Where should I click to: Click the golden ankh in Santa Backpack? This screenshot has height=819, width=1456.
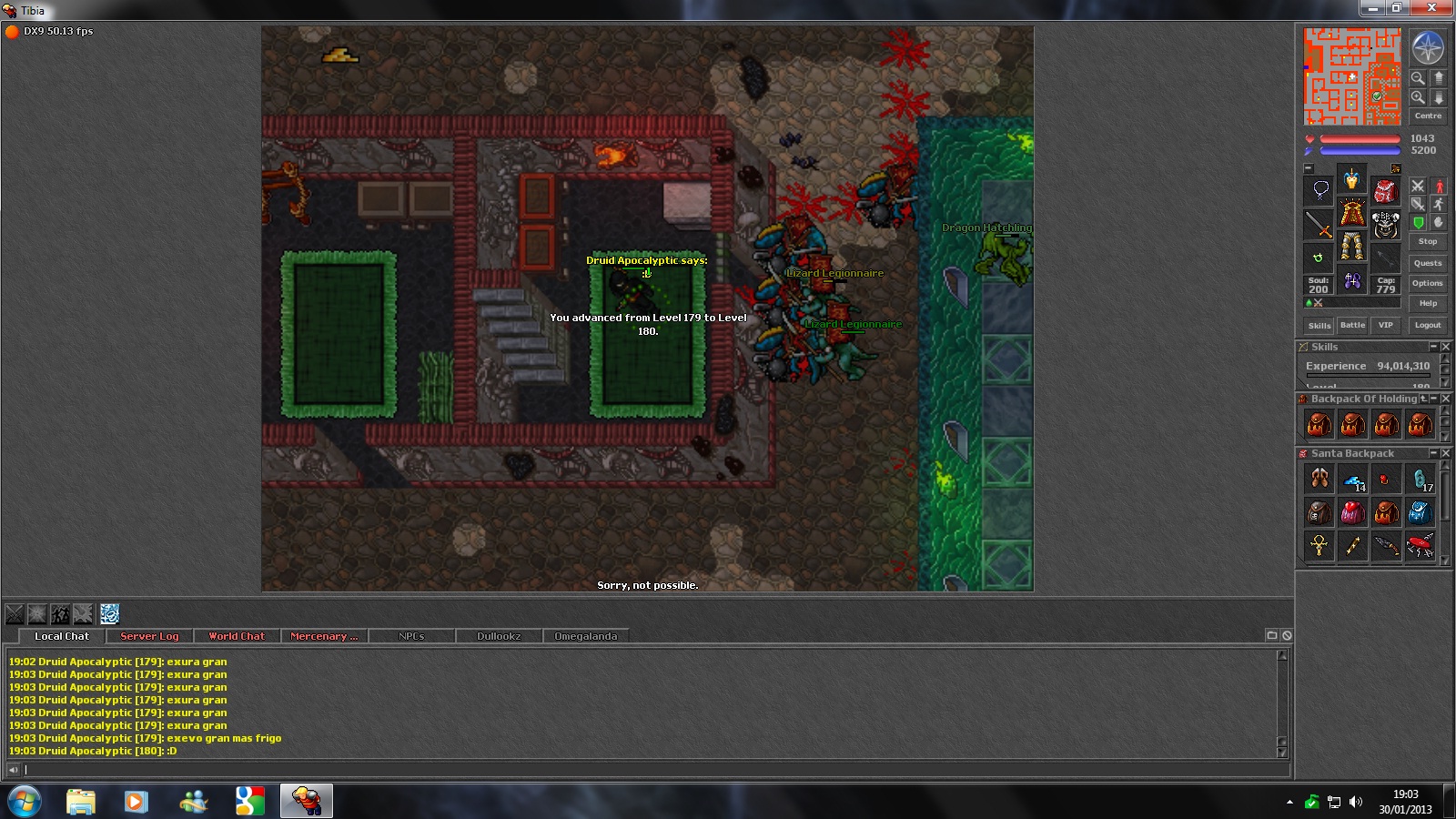click(1319, 545)
